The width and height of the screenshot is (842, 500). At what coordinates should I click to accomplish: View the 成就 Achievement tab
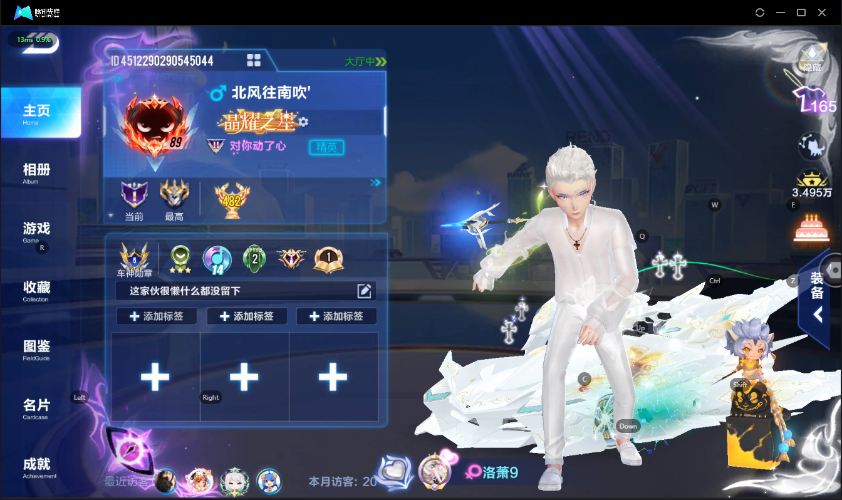[37, 466]
